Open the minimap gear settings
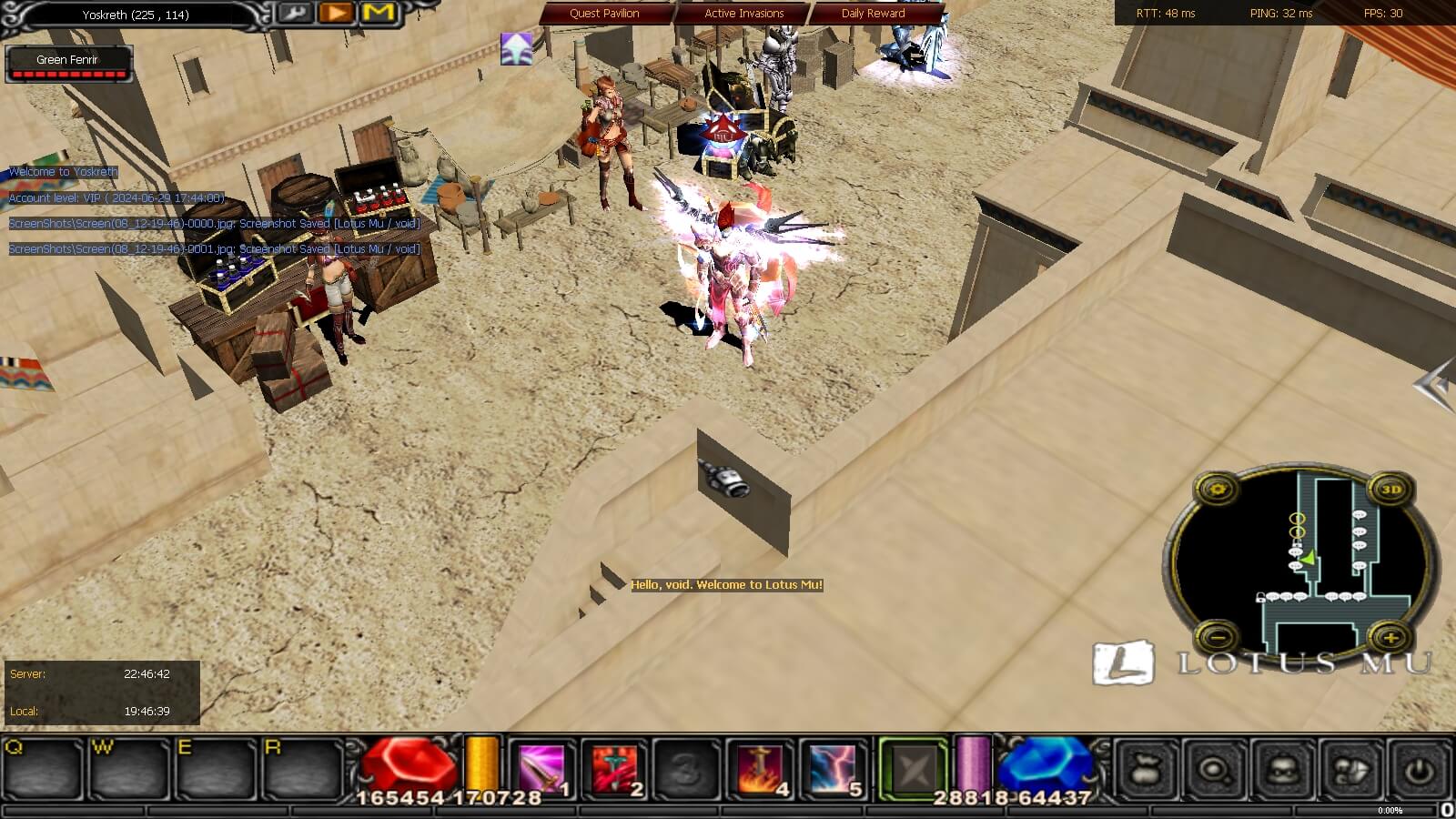 click(1218, 490)
